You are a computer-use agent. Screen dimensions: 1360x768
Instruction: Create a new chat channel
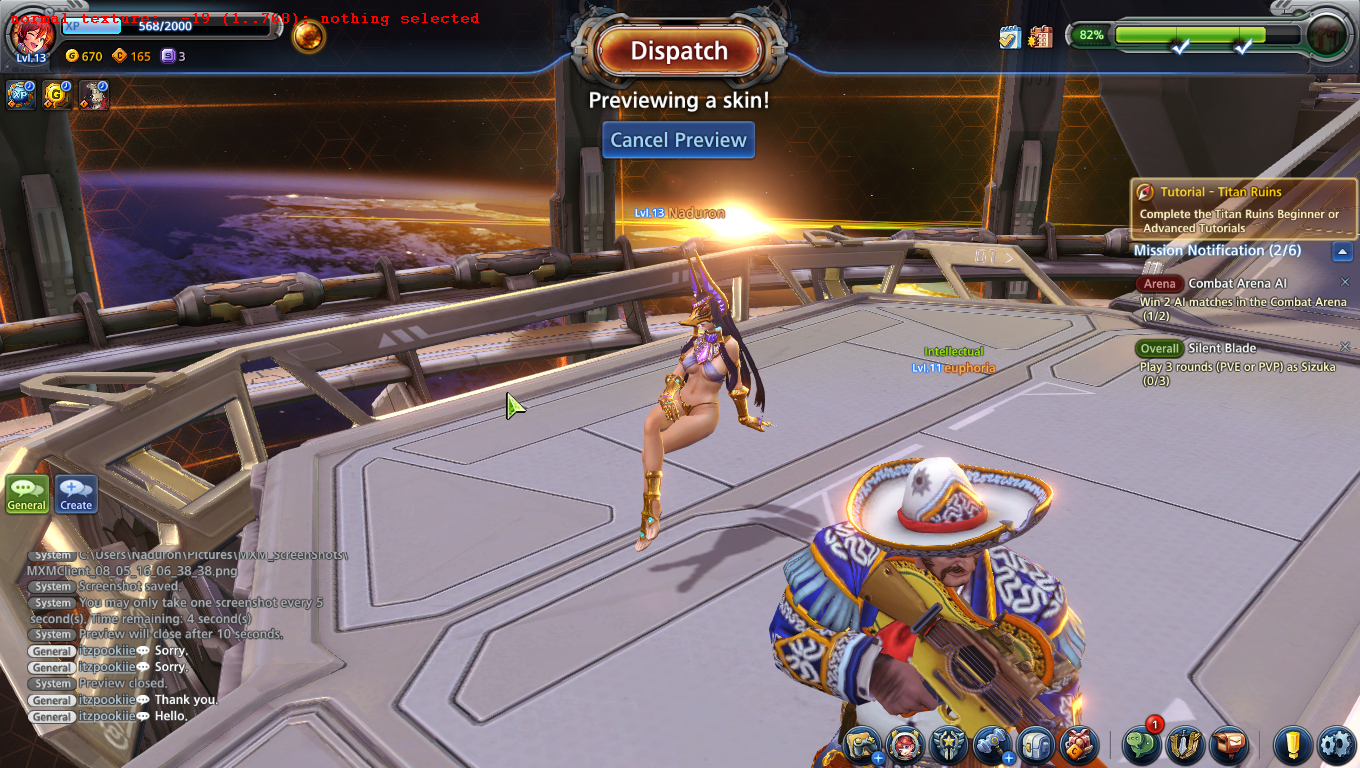[x=76, y=493]
